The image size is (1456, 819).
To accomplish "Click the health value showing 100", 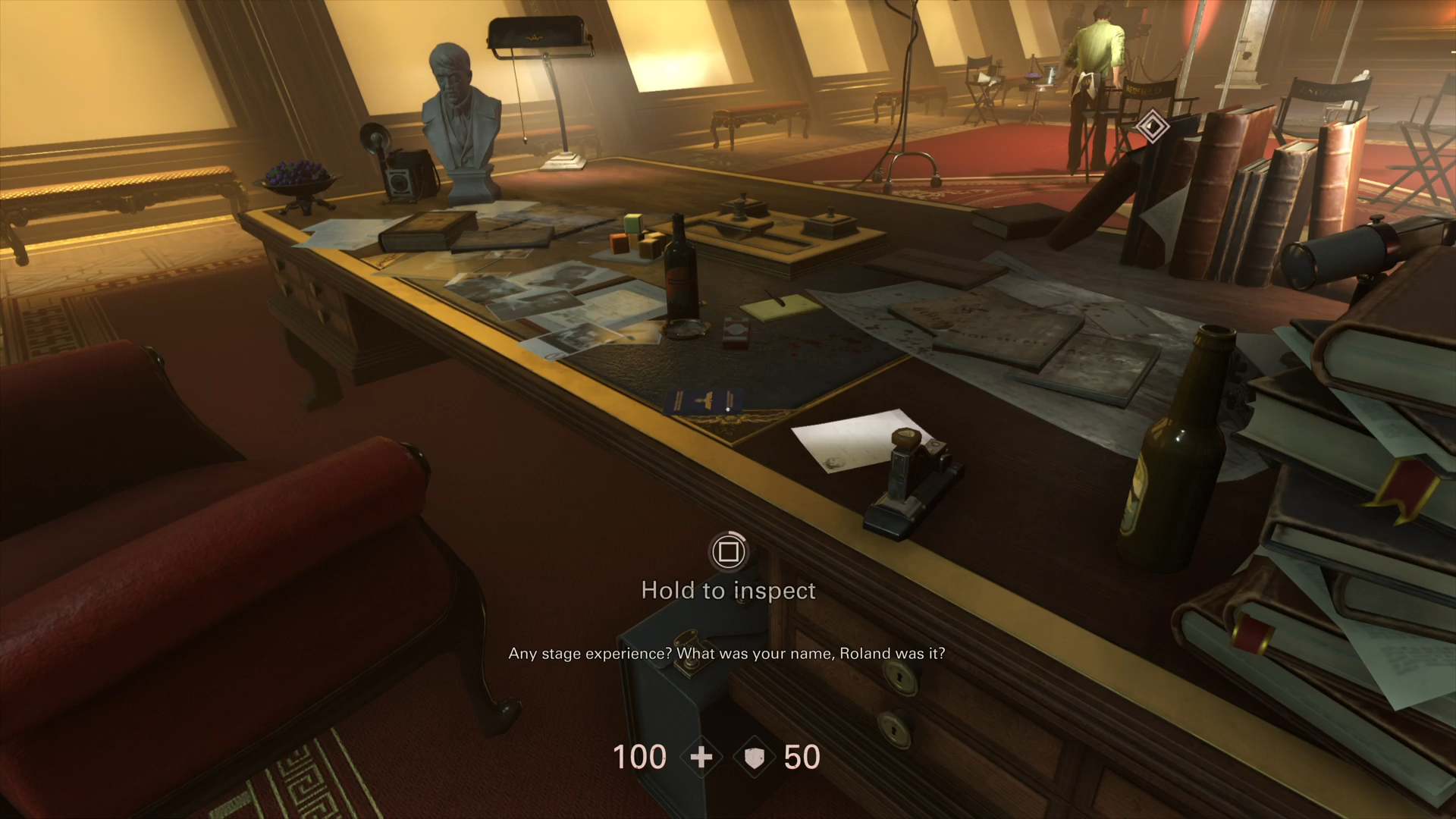I will pyautogui.click(x=639, y=757).
